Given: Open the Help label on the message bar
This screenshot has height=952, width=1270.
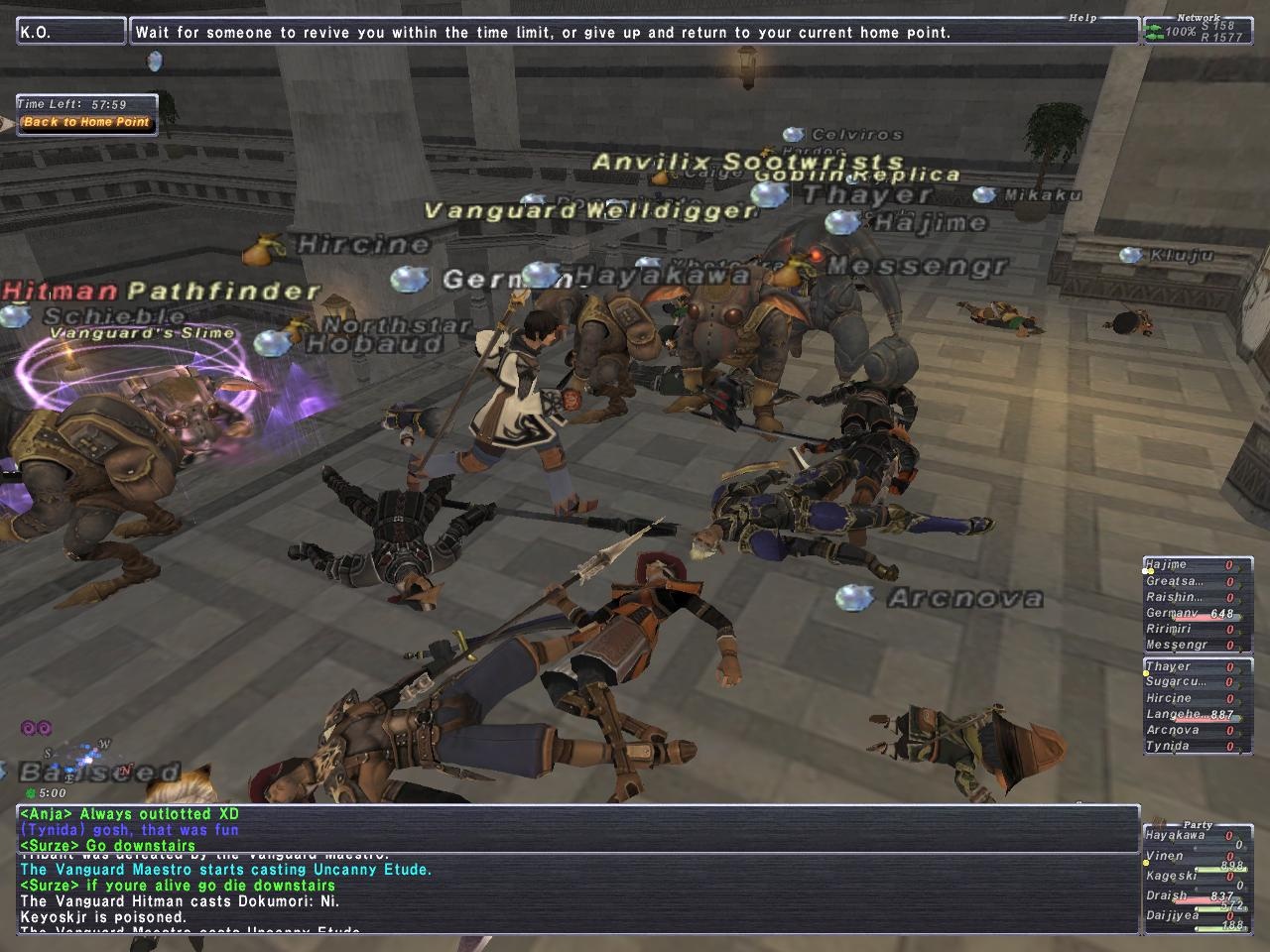Looking at the screenshot, I should (x=1082, y=18).
